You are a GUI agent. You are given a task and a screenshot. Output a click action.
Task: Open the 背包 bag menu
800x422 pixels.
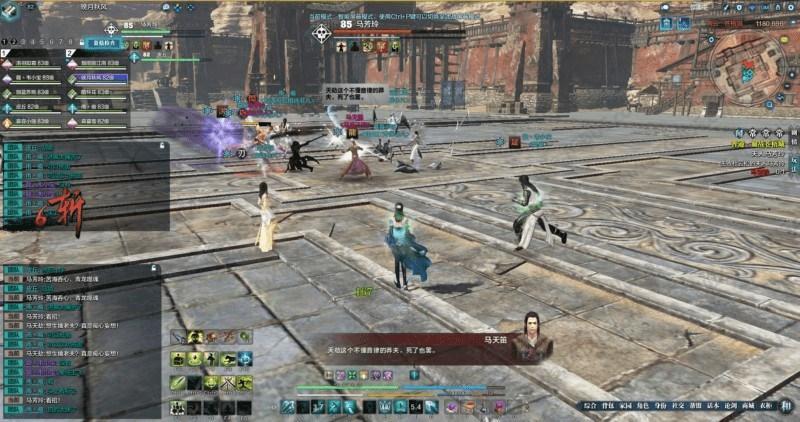coord(608,406)
